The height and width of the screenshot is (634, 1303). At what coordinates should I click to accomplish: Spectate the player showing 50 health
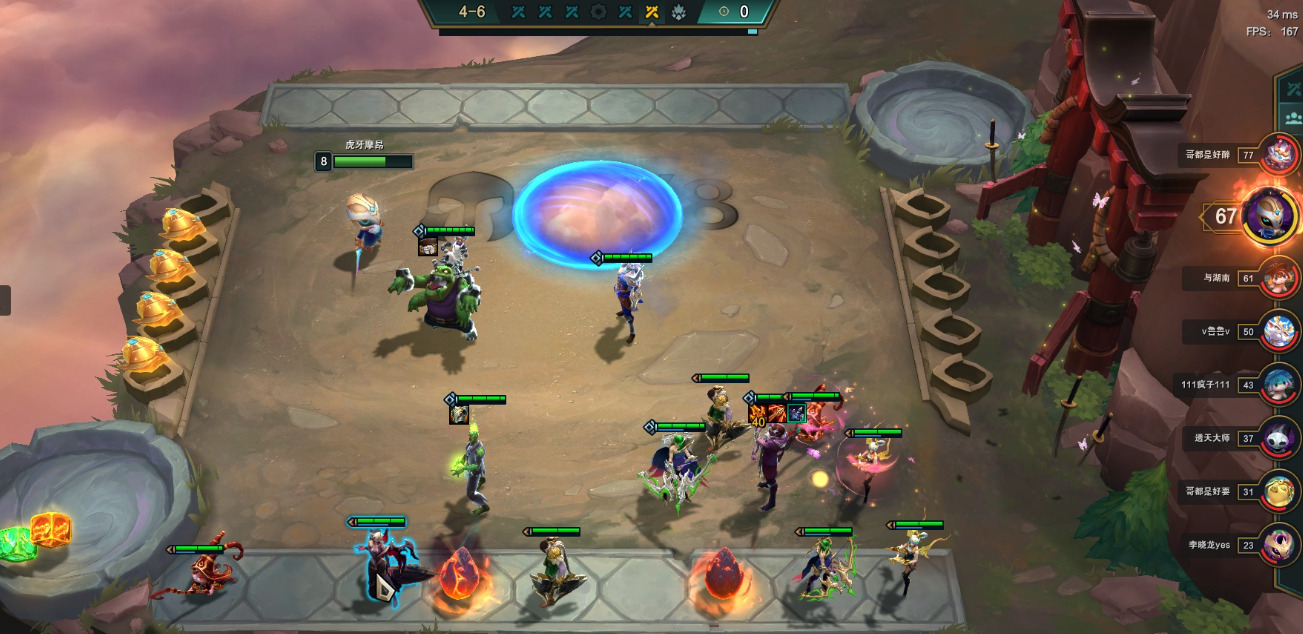point(1279,331)
